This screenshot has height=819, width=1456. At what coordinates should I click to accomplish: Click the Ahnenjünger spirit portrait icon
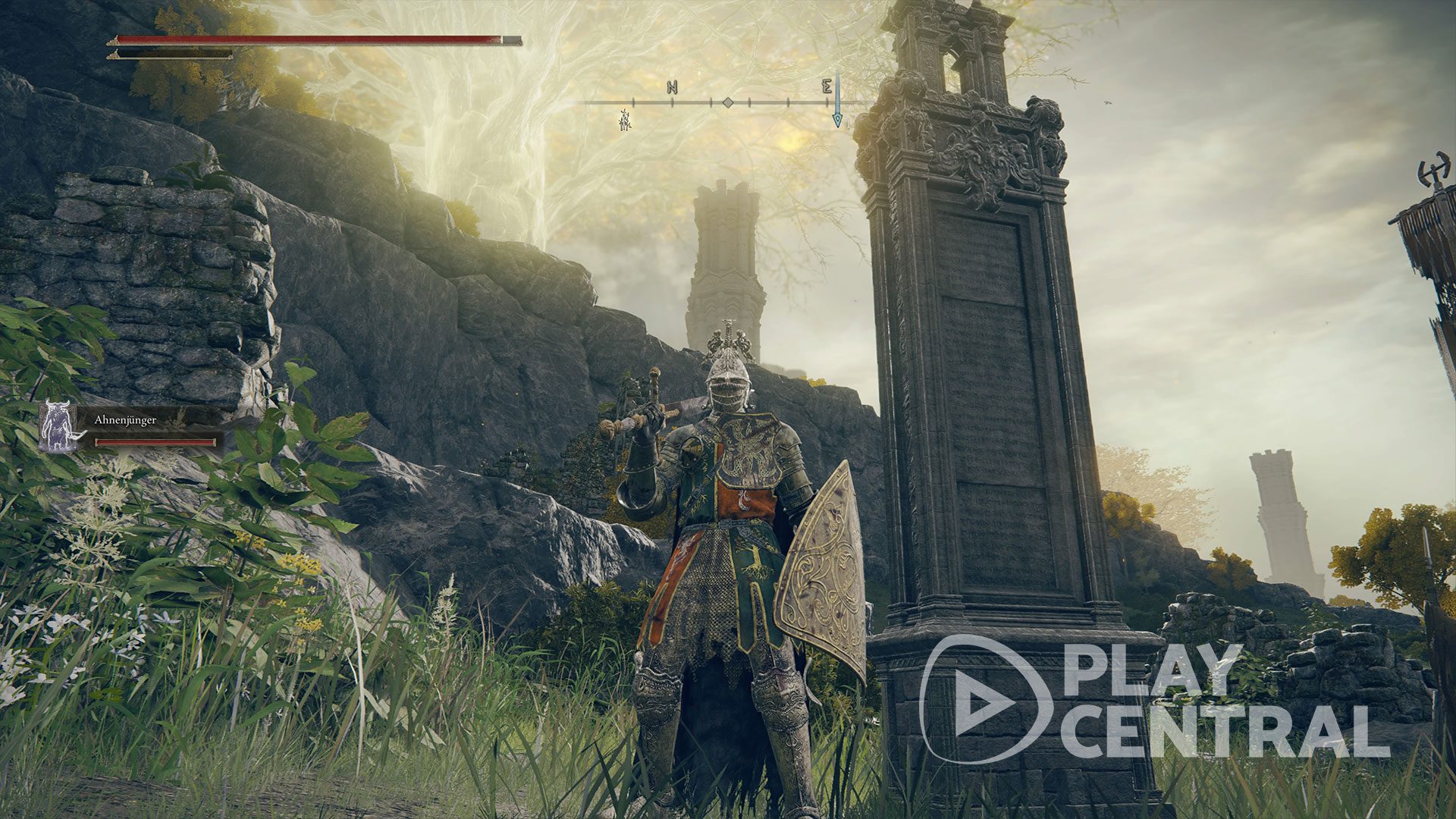[x=57, y=426]
